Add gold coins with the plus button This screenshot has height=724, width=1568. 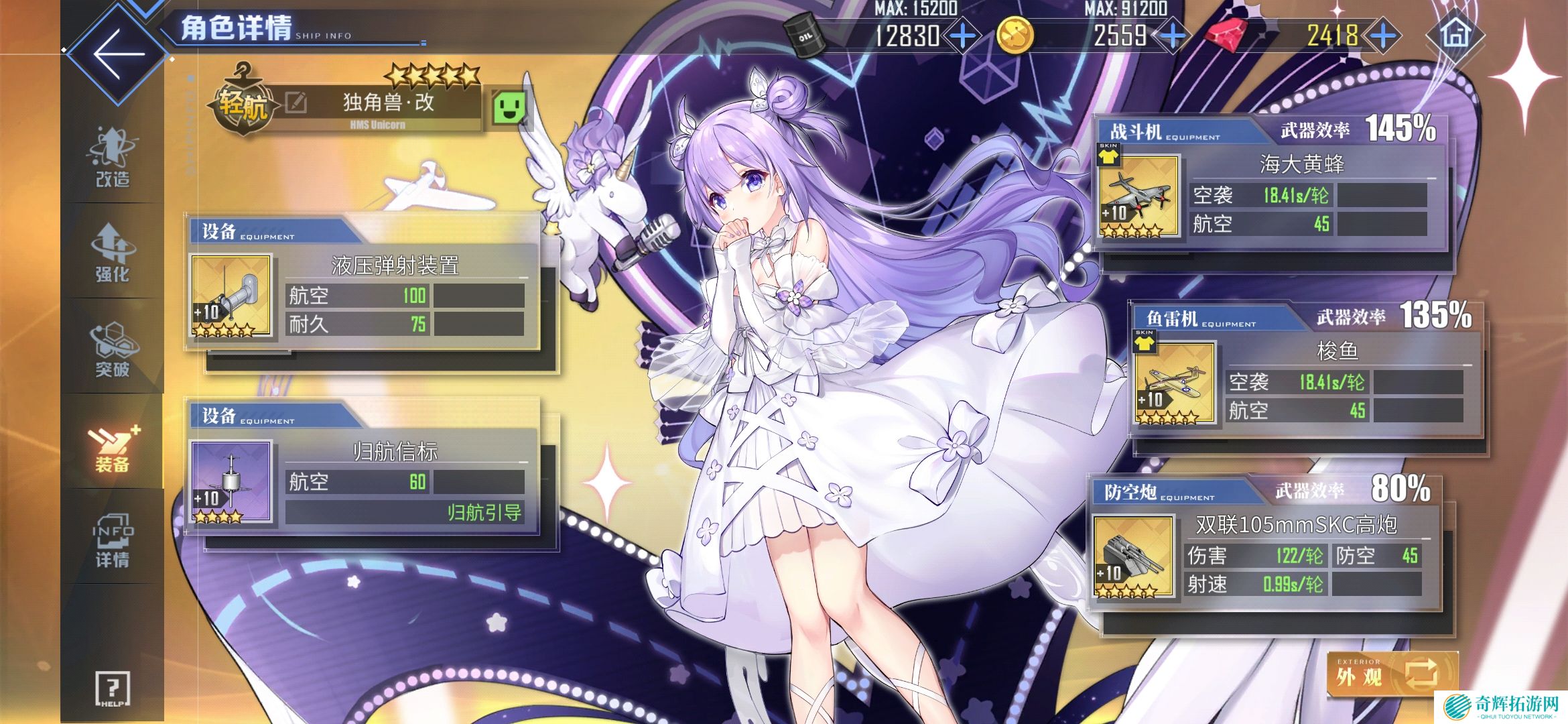(x=1173, y=36)
